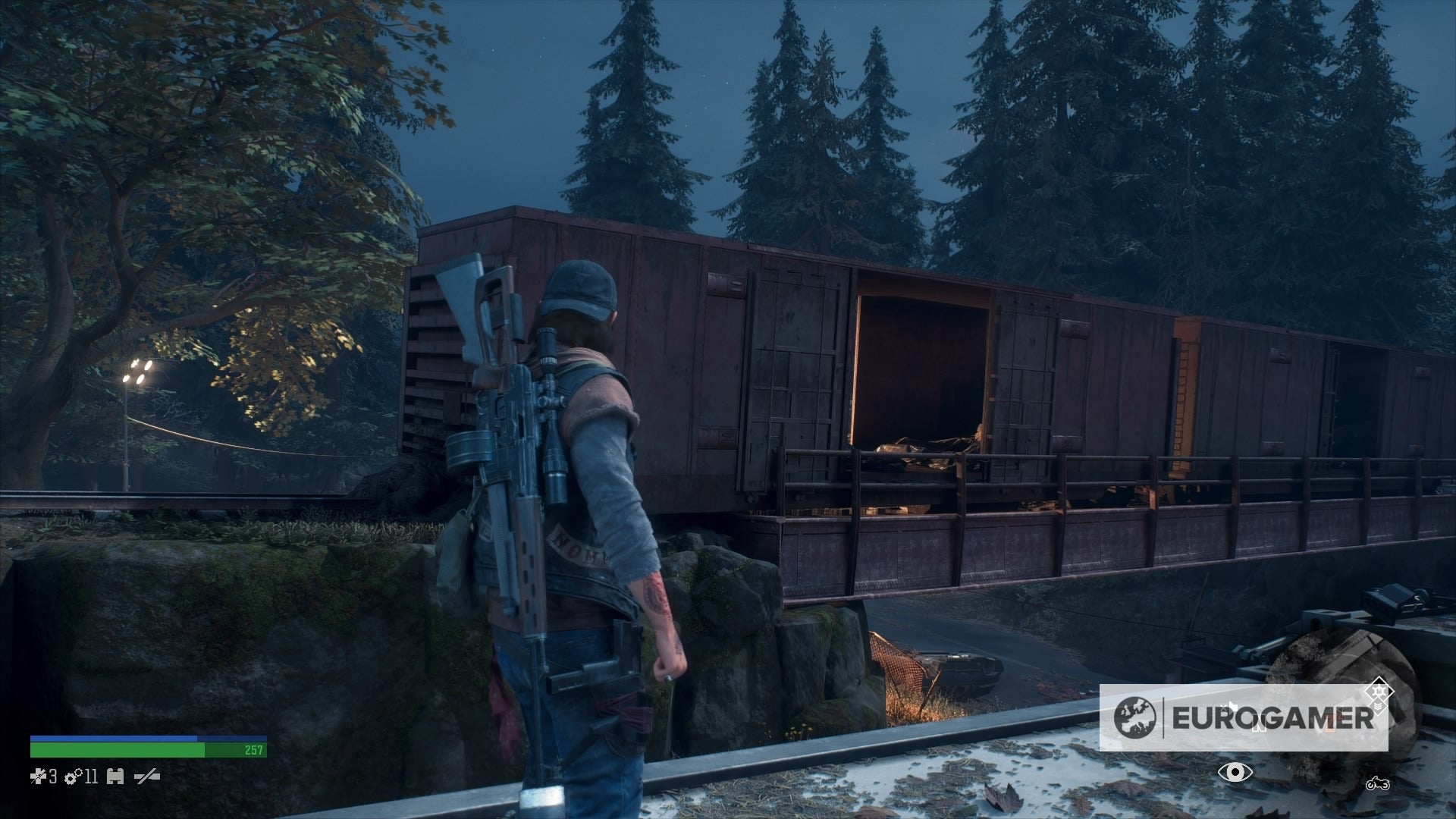Image resolution: width=1456 pixels, height=819 pixels.
Task: Click the motorcycle icon beside the minimap
Action: pos(1378,783)
